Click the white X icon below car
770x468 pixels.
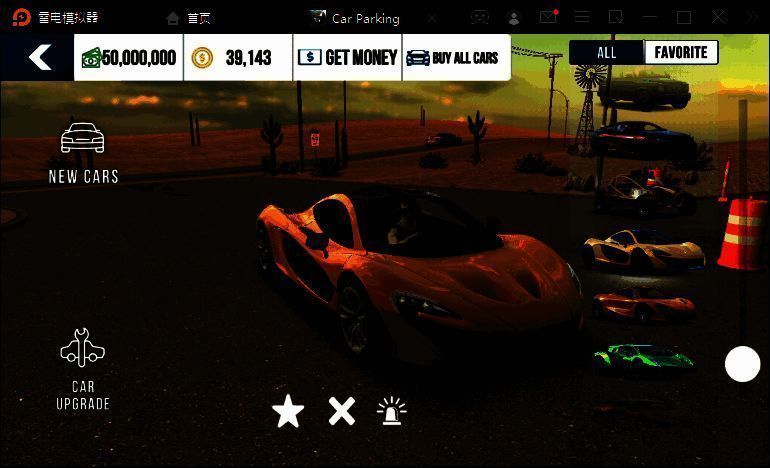(x=342, y=411)
